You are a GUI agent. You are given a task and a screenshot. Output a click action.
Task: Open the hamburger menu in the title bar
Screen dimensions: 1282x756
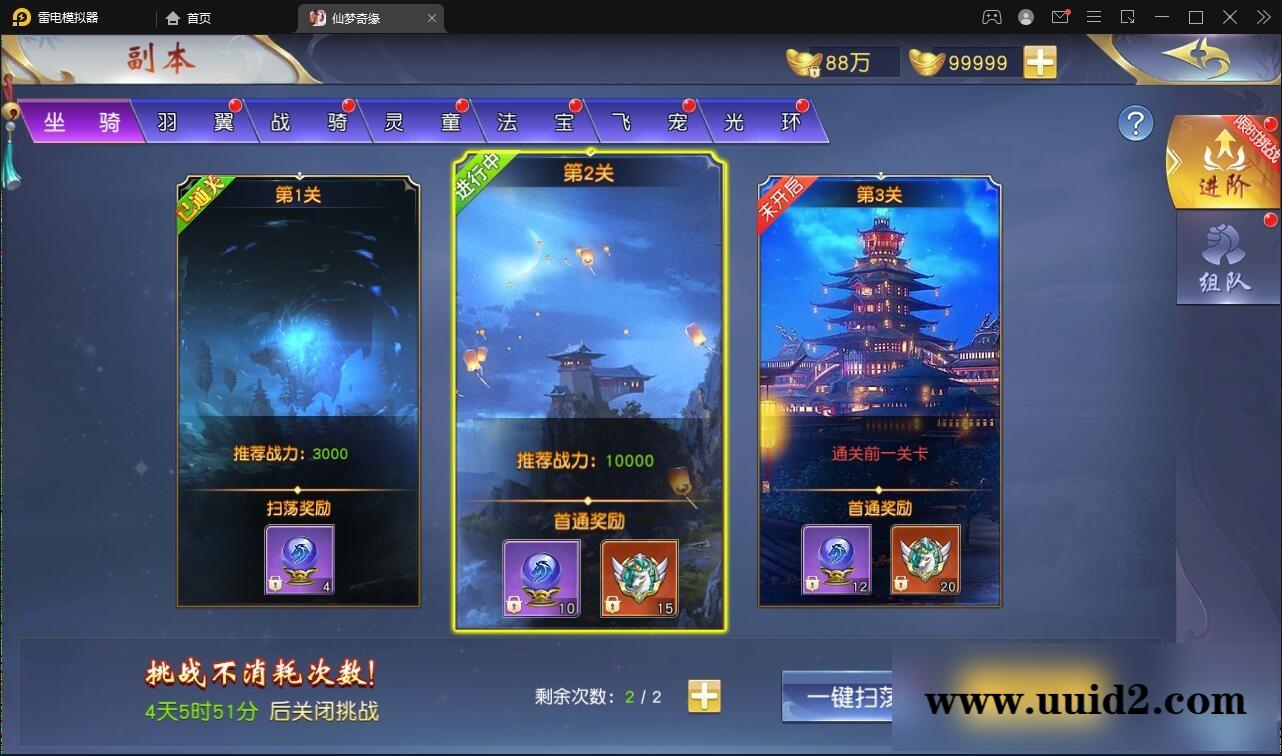click(x=1094, y=17)
